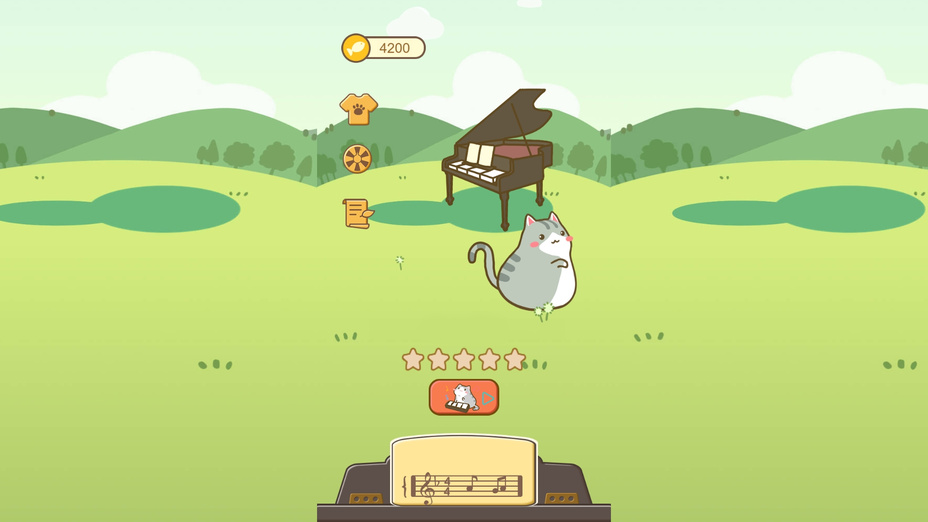Select the sheet music panel
Image resolution: width=928 pixels, height=522 pixels.
tap(464, 471)
